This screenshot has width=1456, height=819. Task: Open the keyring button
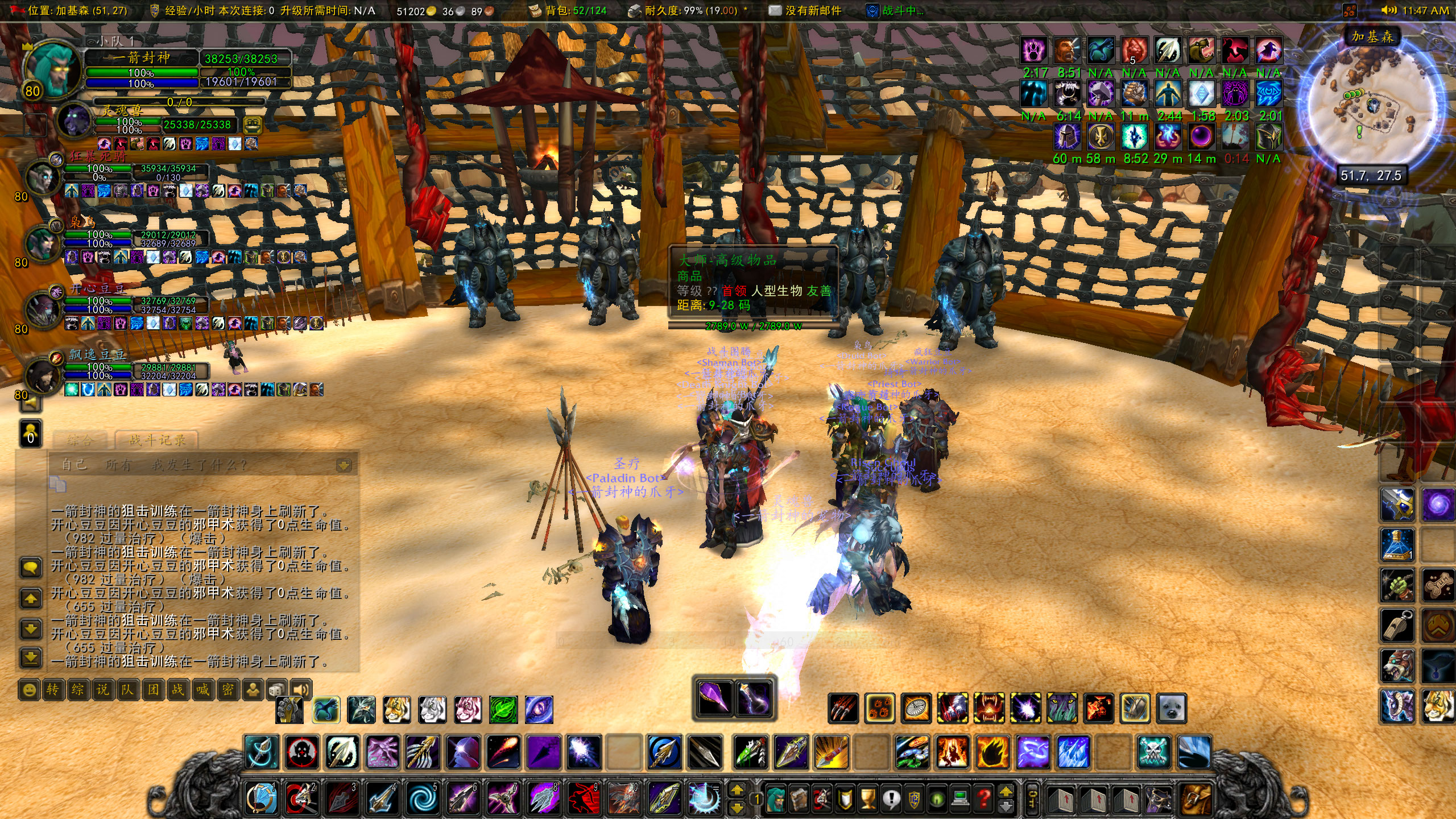[1031, 799]
